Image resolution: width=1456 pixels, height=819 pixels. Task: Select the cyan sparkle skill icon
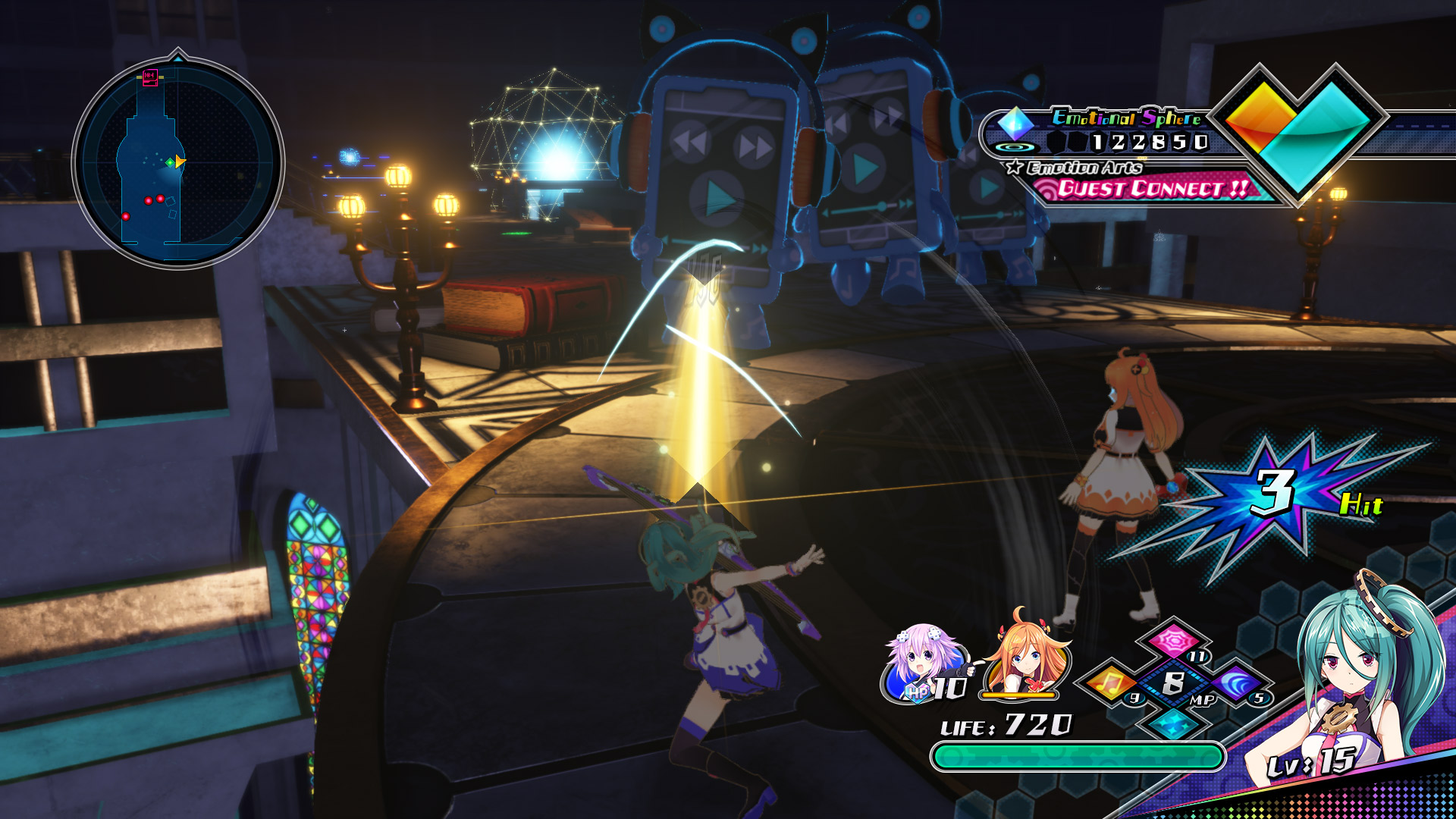(x=1172, y=723)
